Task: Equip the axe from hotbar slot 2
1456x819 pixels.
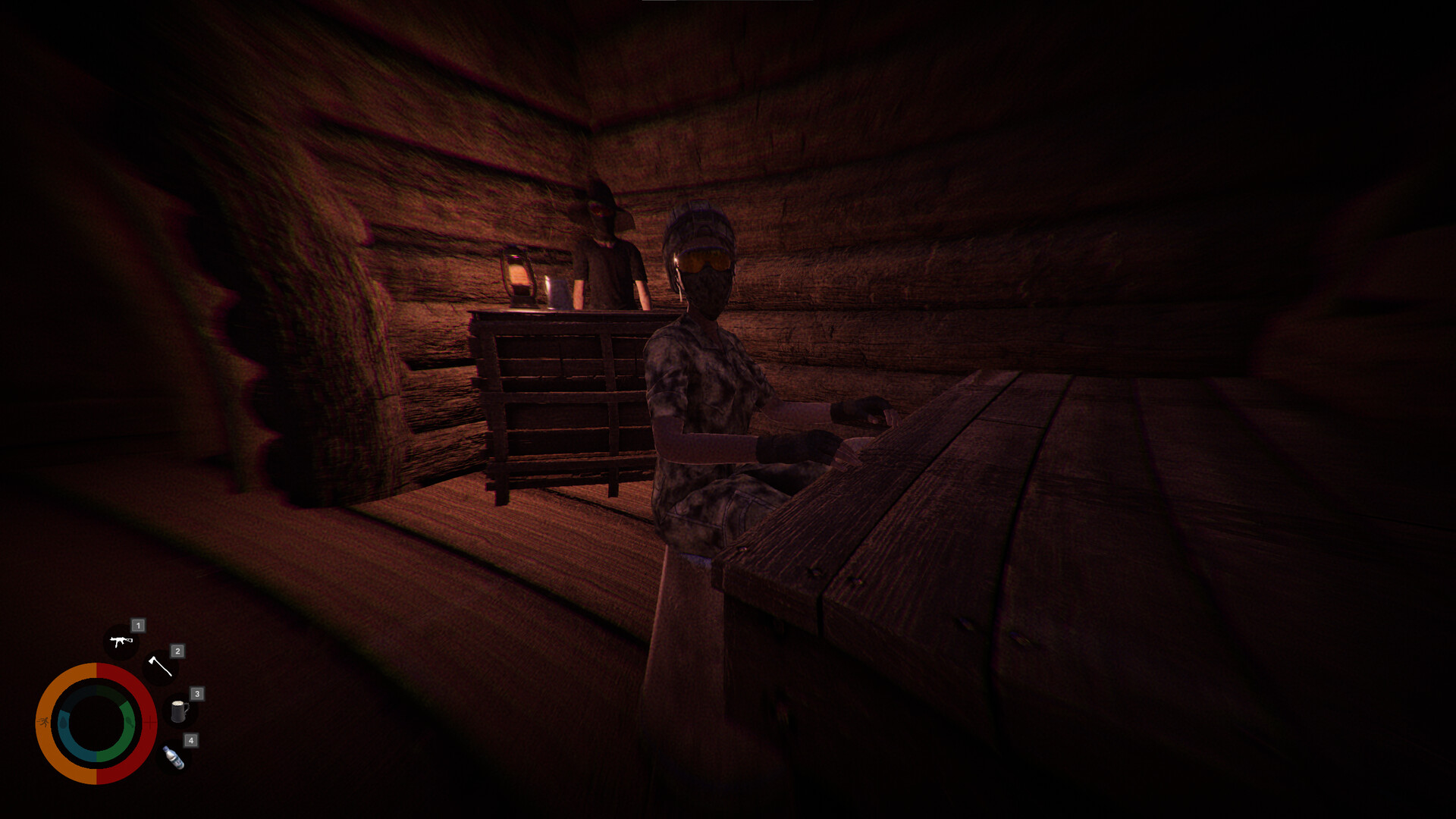Action: [x=161, y=667]
